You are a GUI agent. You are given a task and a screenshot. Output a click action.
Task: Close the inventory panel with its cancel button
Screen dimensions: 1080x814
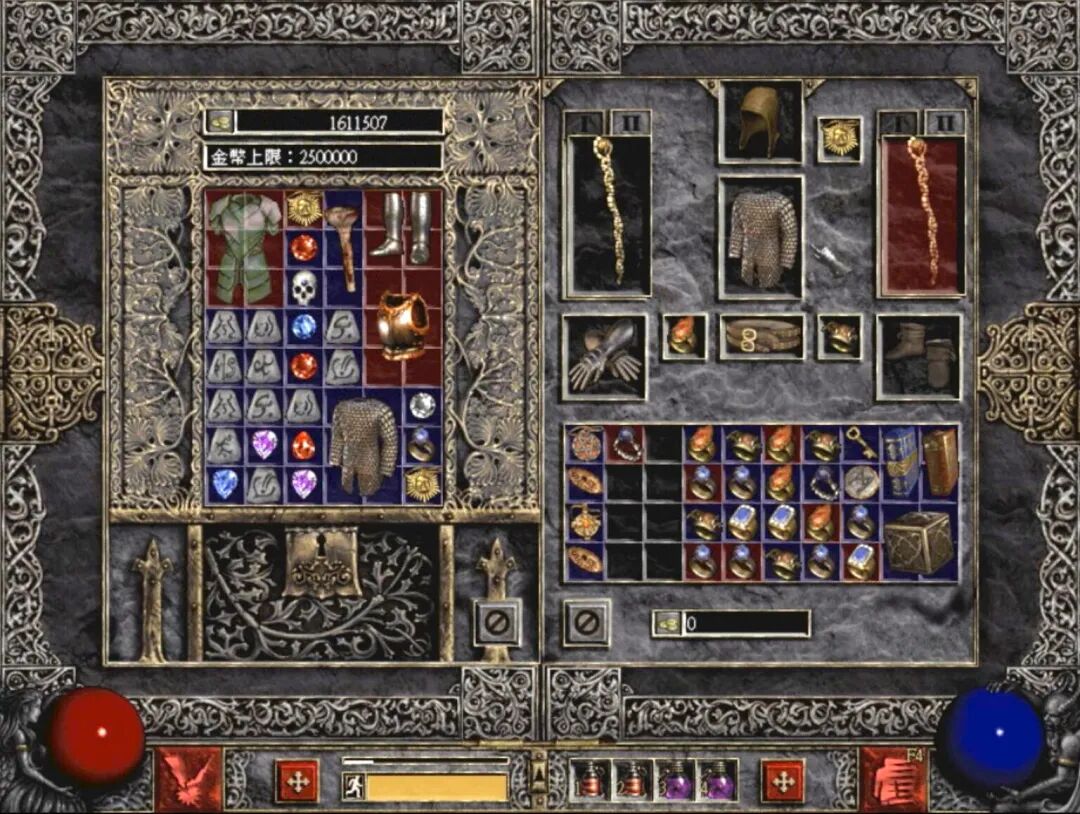pyautogui.click(x=587, y=622)
